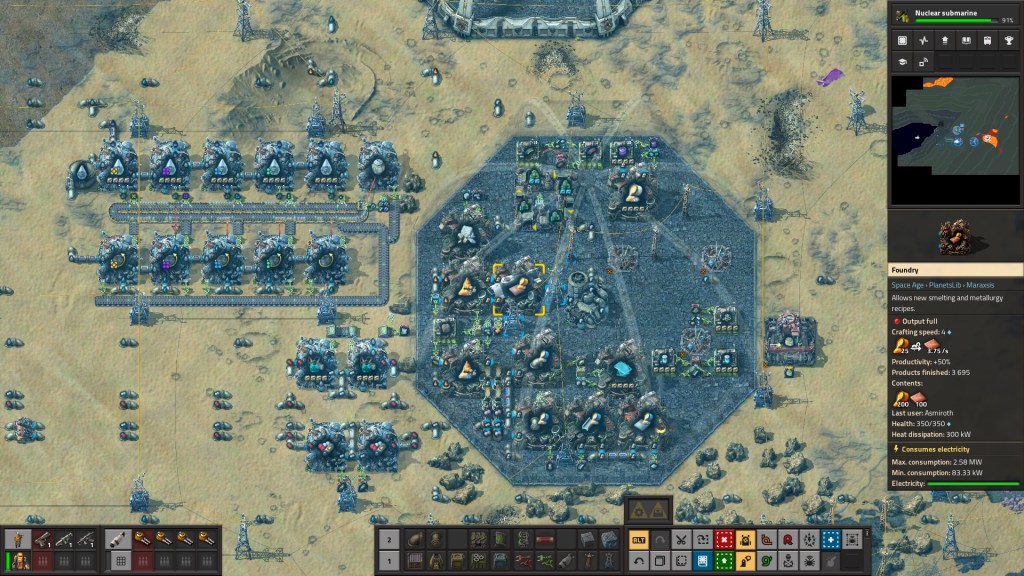Open the blue blueprint book shortcut
1024x576 pixels.
pos(703,560)
